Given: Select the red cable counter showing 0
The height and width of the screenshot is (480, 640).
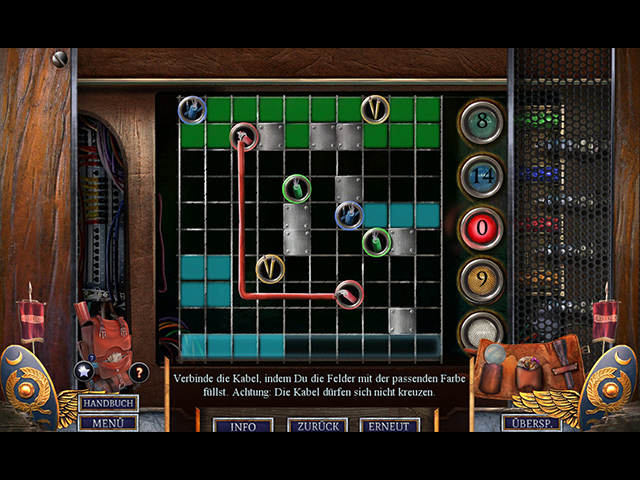Looking at the screenshot, I should [481, 228].
